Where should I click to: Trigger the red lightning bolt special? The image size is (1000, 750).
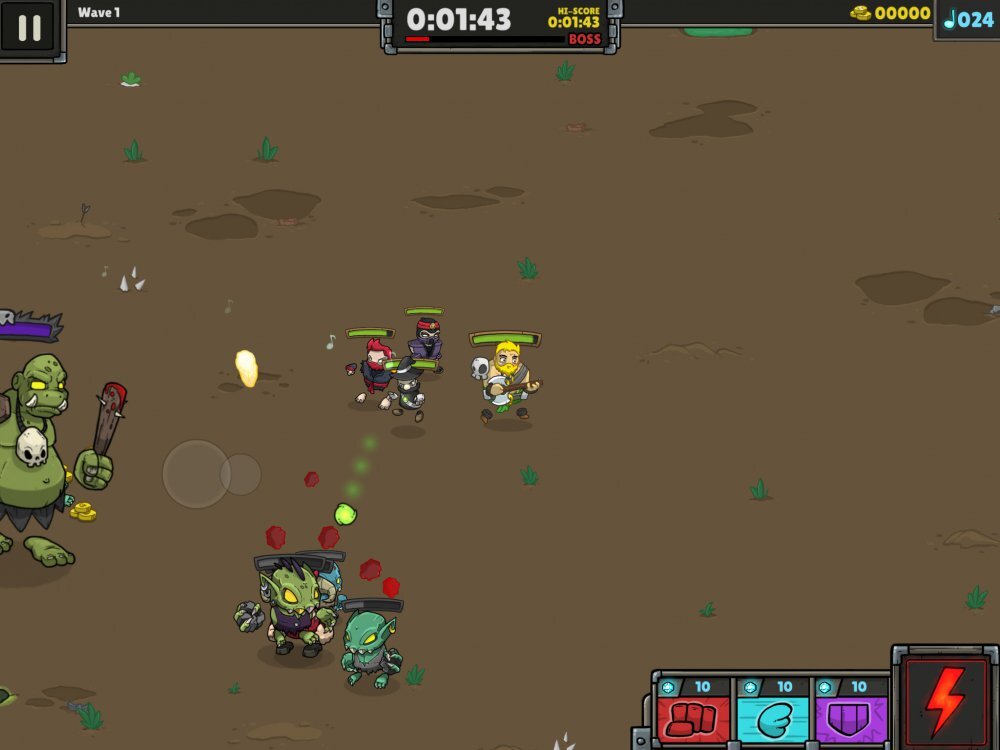point(945,699)
